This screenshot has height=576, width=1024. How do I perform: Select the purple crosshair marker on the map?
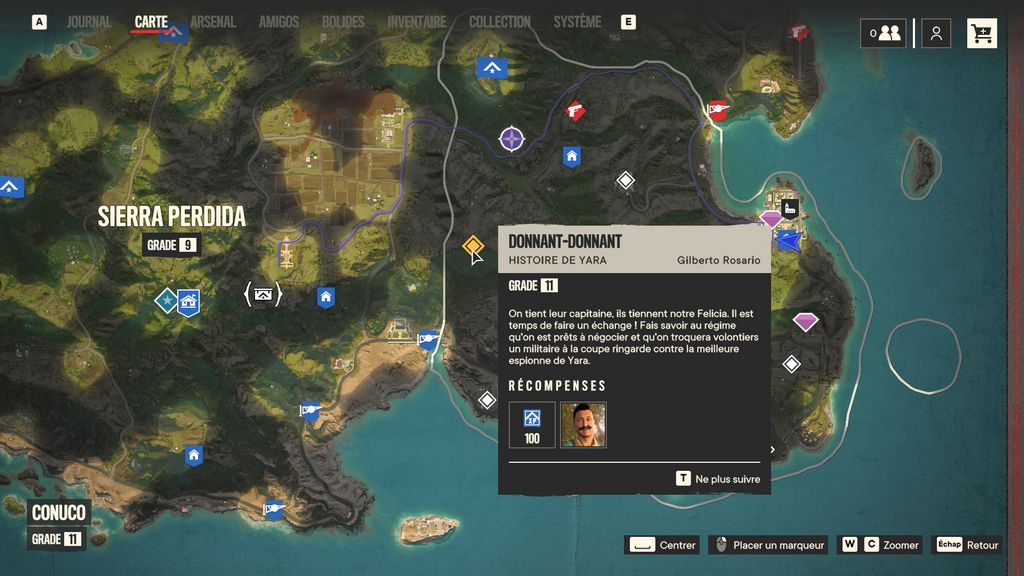pyautogui.click(x=512, y=139)
